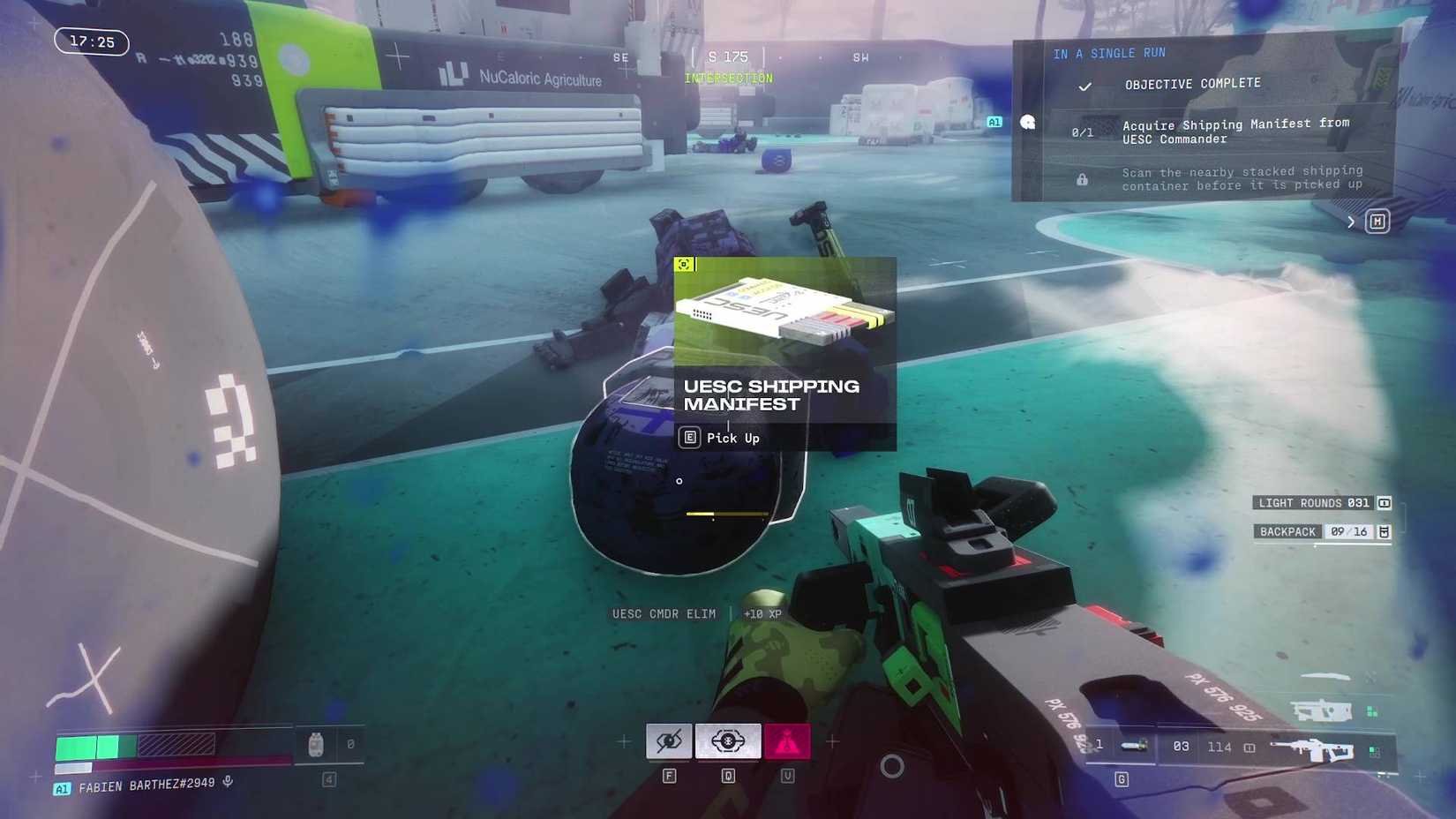Click the 17:25 mission timer
The height and width of the screenshot is (819, 1456).
[x=91, y=41]
